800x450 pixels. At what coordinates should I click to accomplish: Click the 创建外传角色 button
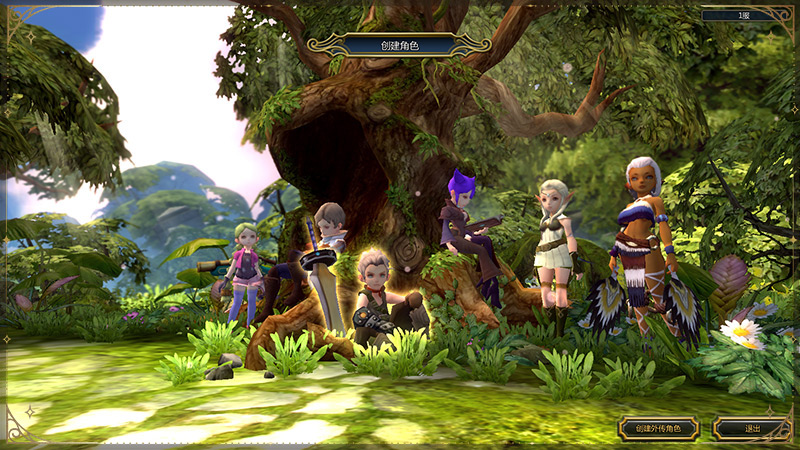(658, 429)
